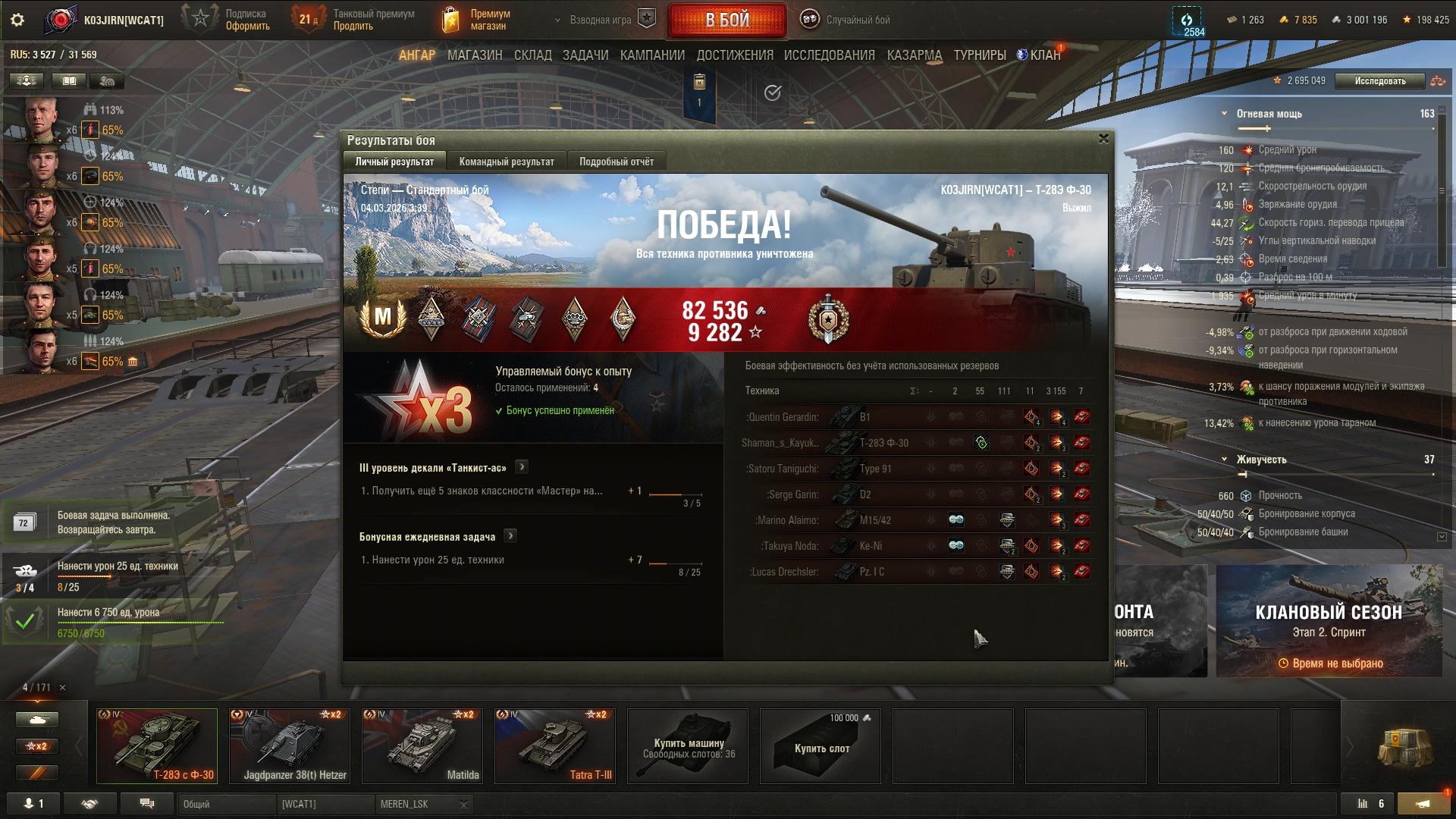Select the Jagdpanzer 38(t) Hetzer tank
1456x819 pixels.
pos(290,745)
